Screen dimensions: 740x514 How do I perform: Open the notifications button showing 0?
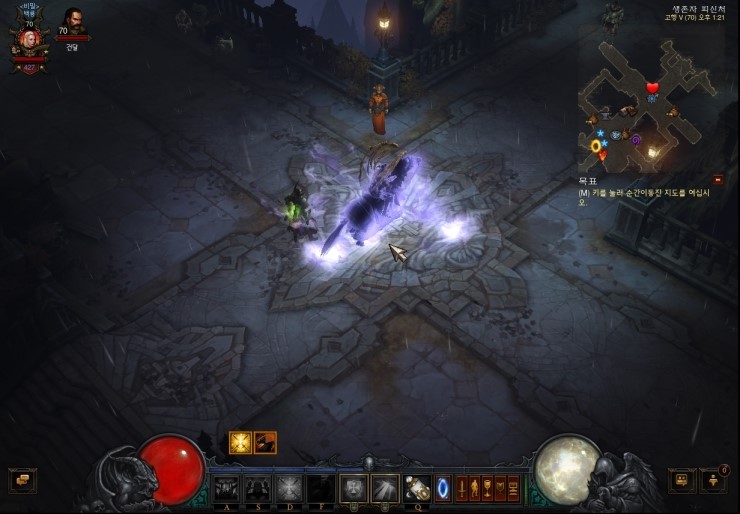(x=714, y=480)
